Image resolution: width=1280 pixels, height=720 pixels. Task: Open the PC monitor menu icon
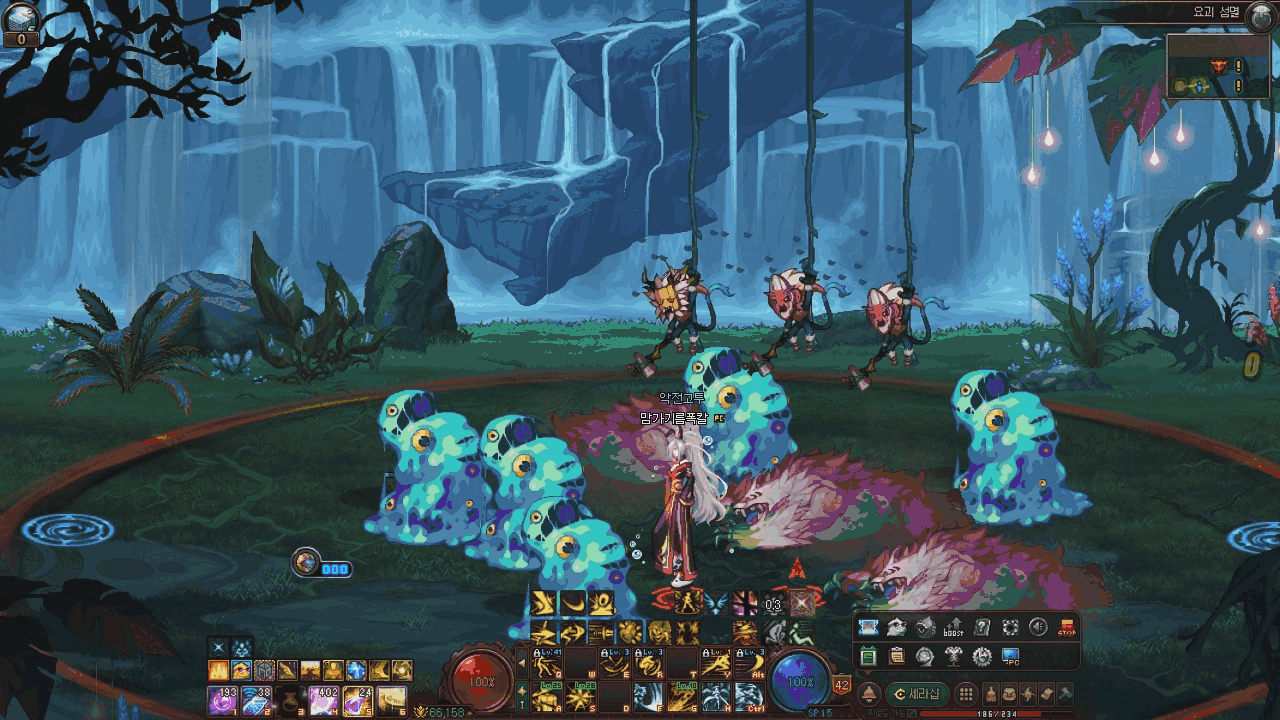[1010, 657]
